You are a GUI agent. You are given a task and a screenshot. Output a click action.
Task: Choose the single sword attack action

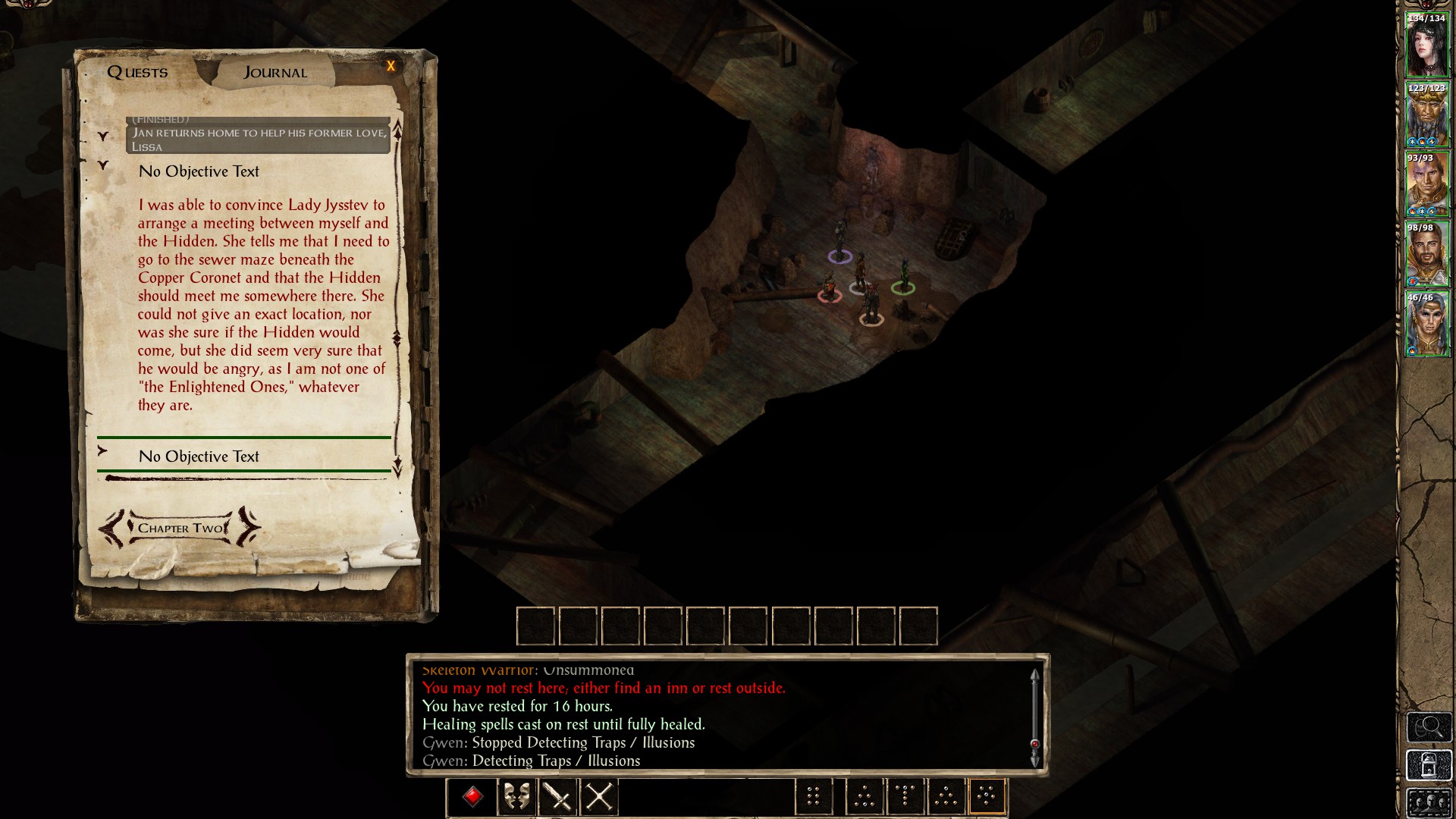(x=558, y=797)
